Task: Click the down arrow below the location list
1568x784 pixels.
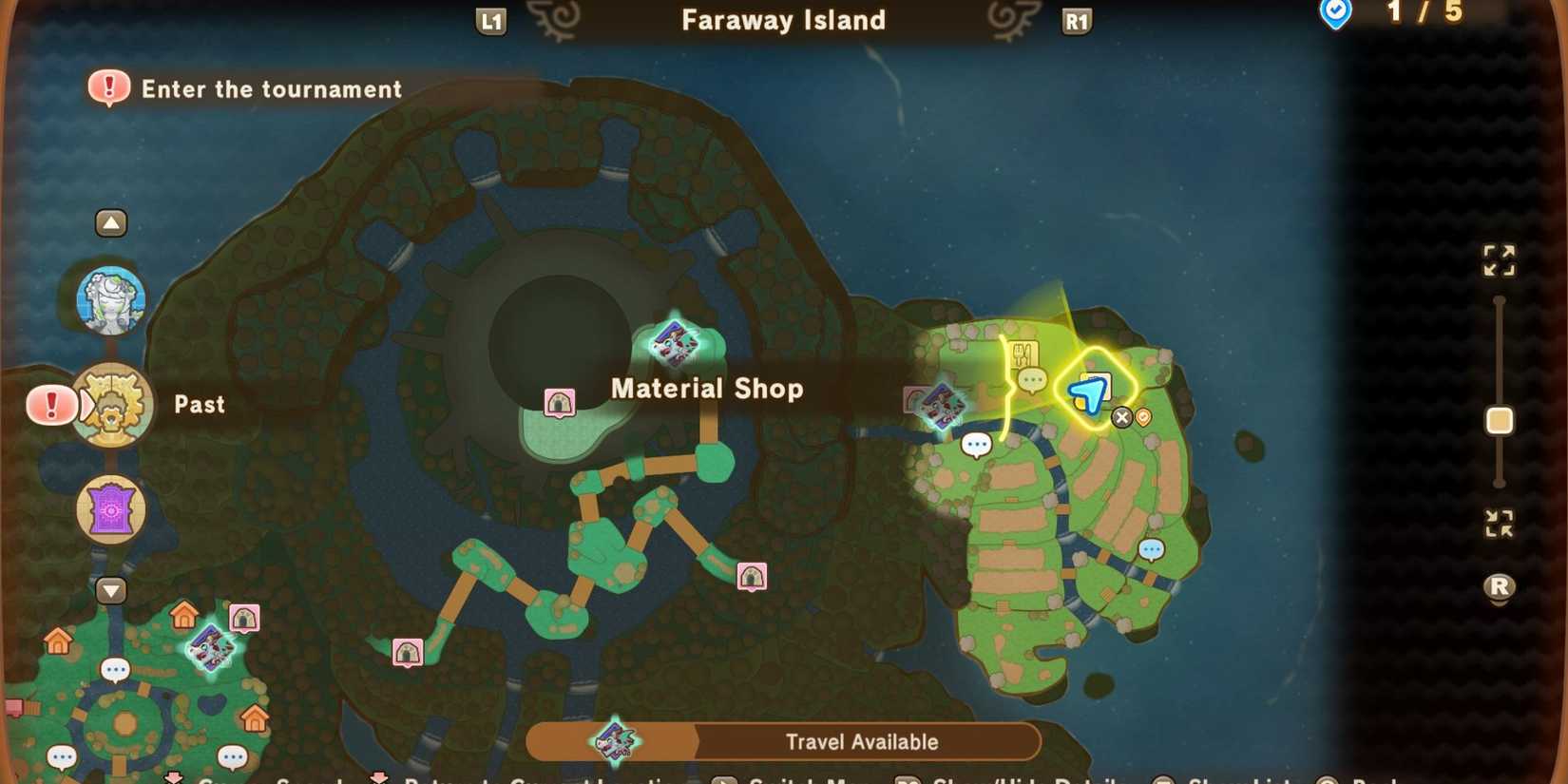Action: point(111,591)
